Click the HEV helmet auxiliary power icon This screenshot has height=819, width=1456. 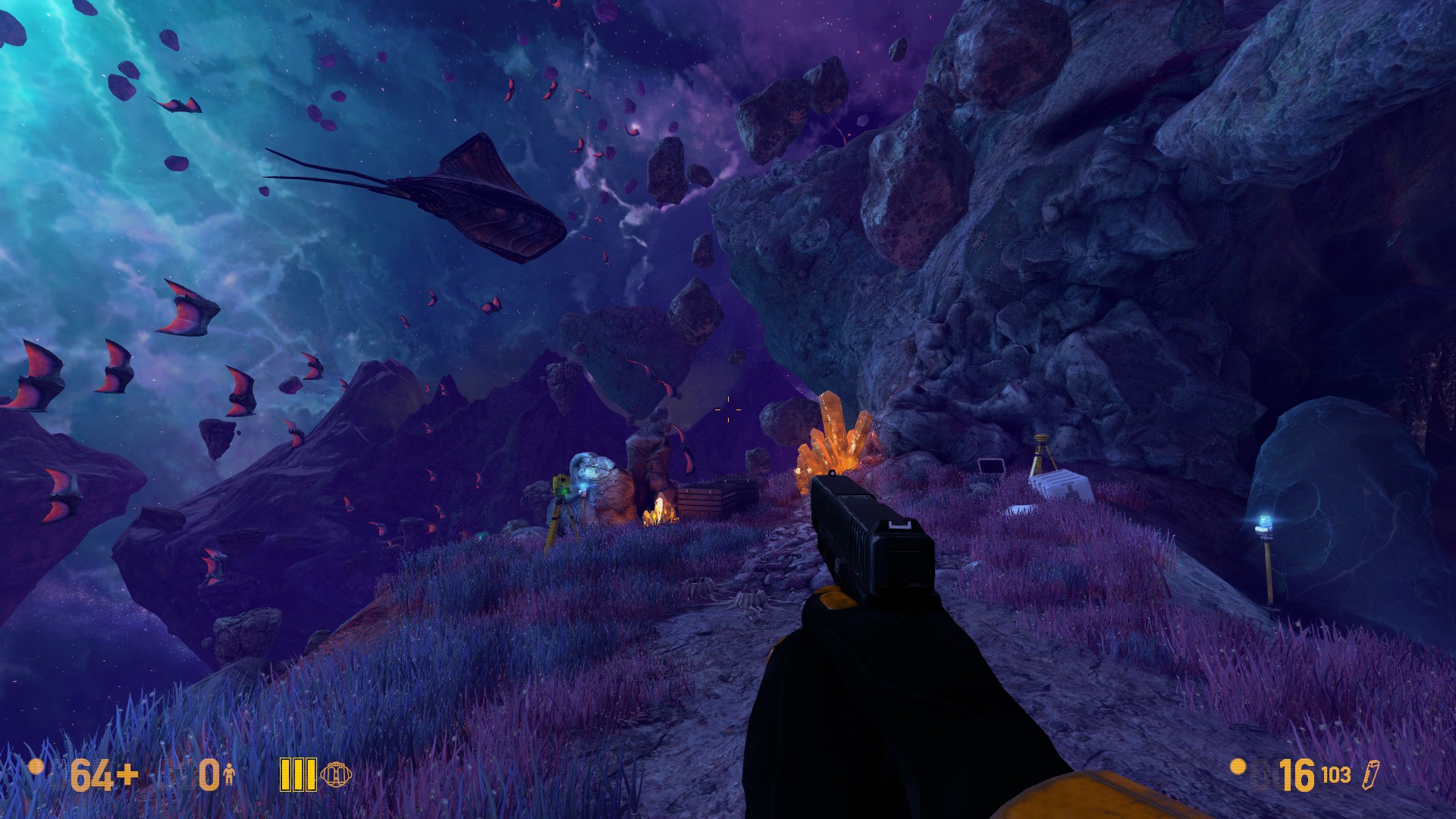(336, 774)
